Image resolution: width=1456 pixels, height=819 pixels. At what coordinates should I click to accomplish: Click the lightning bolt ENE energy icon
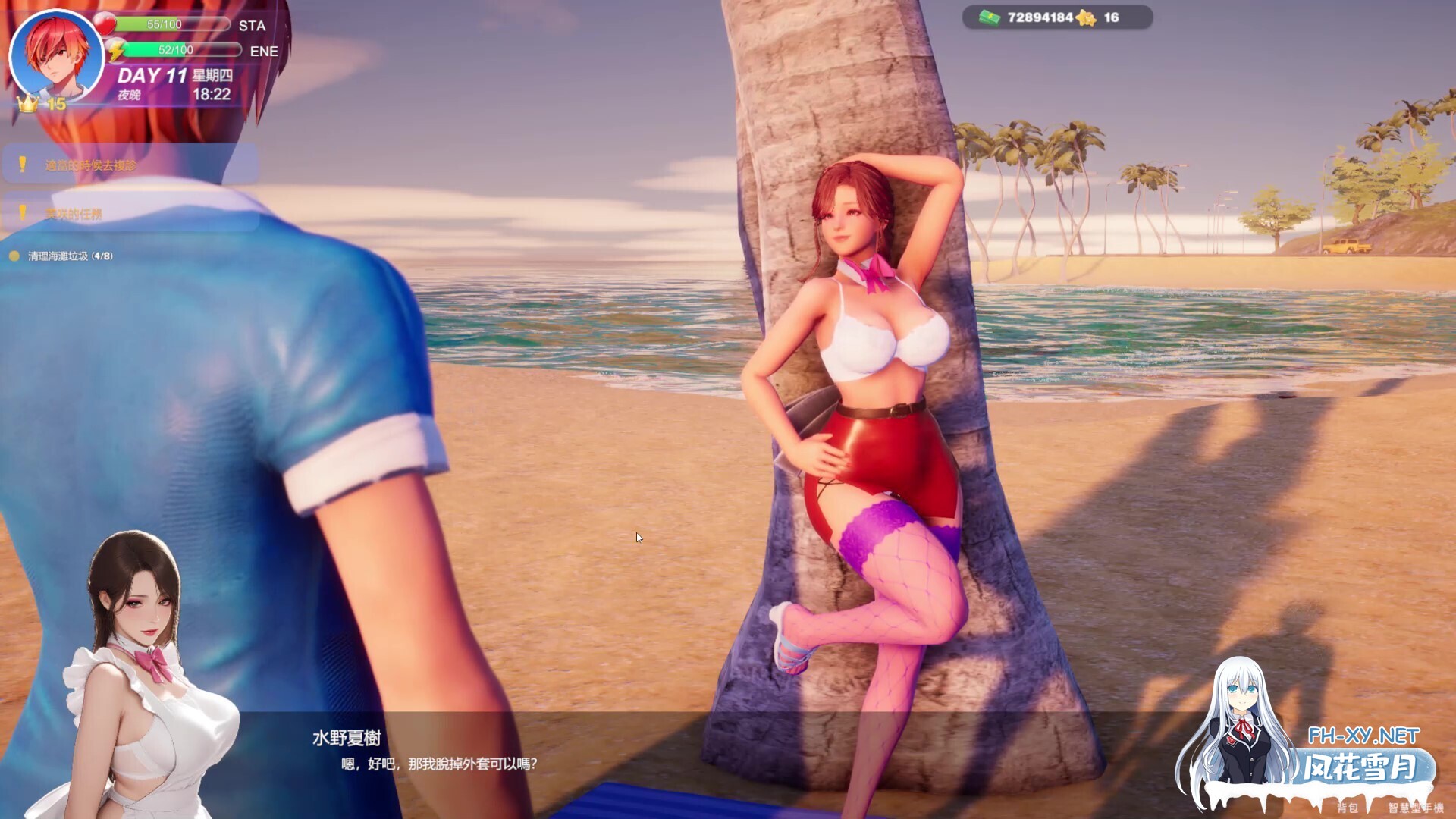click(x=115, y=51)
